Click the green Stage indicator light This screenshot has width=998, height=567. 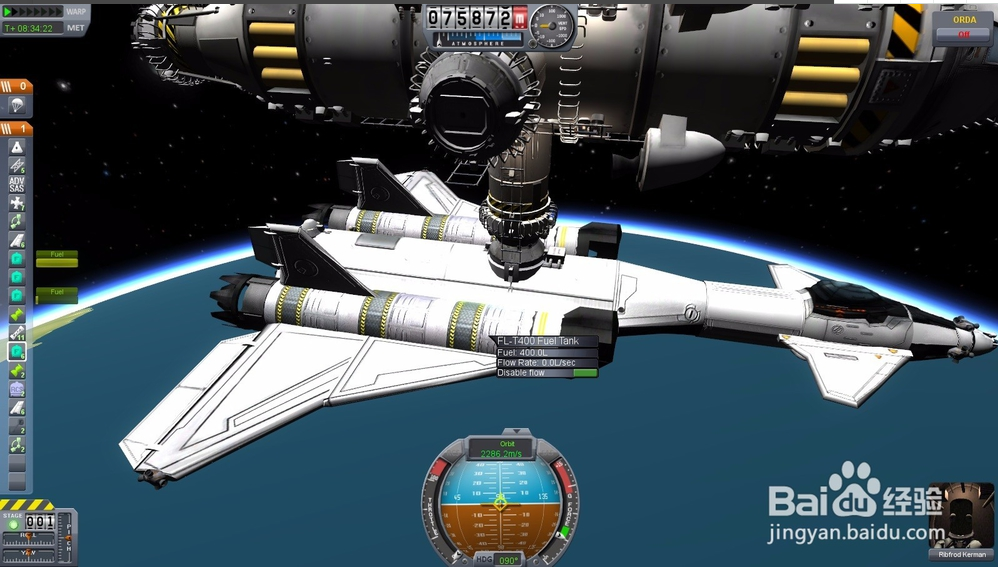point(13,522)
